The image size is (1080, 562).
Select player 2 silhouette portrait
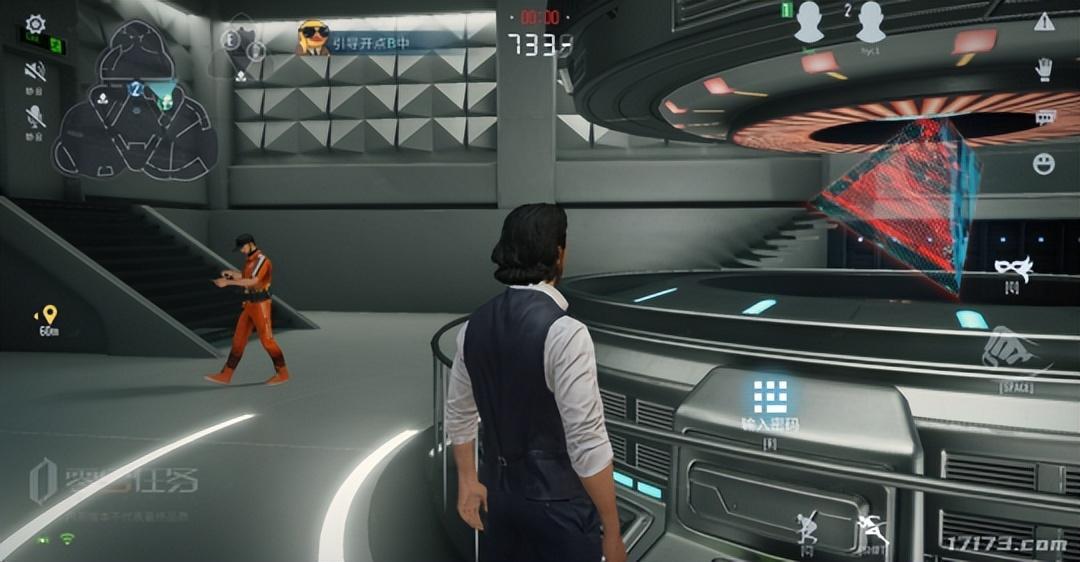point(870,23)
